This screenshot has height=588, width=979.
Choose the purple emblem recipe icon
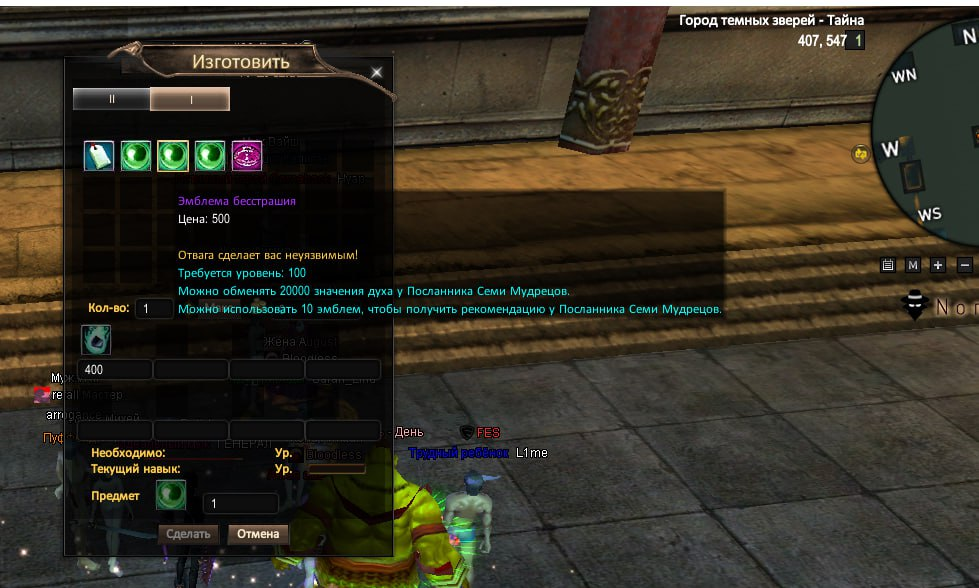(247, 156)
